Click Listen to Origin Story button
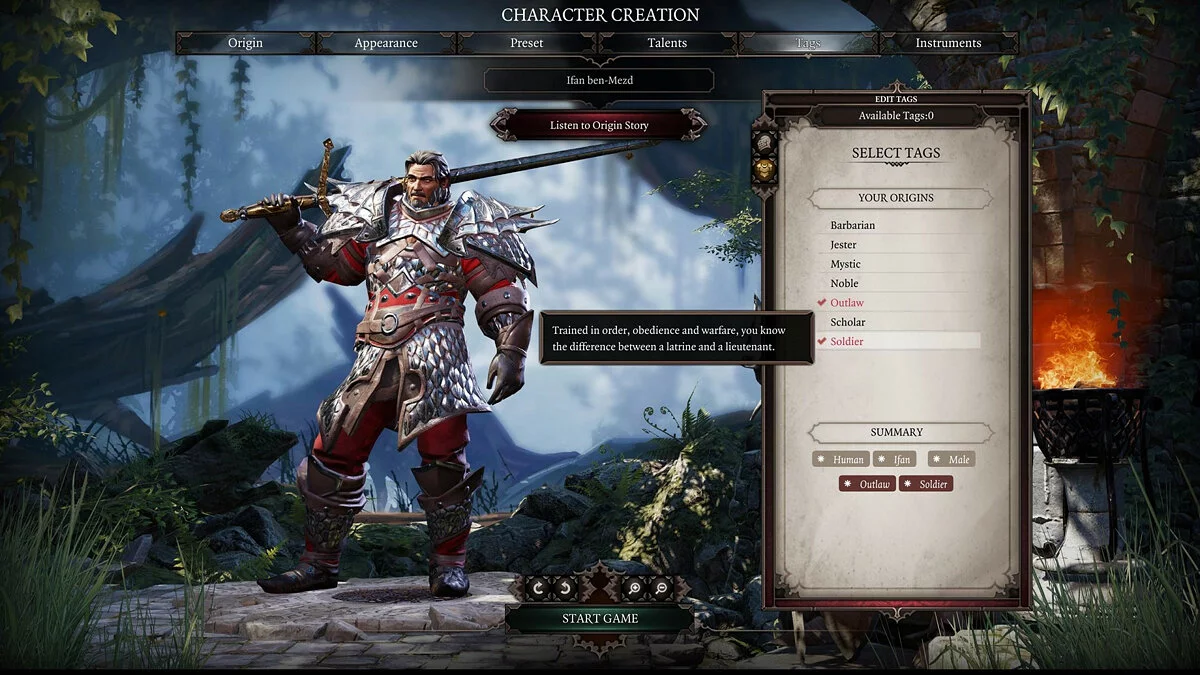 tap(599, 125)
